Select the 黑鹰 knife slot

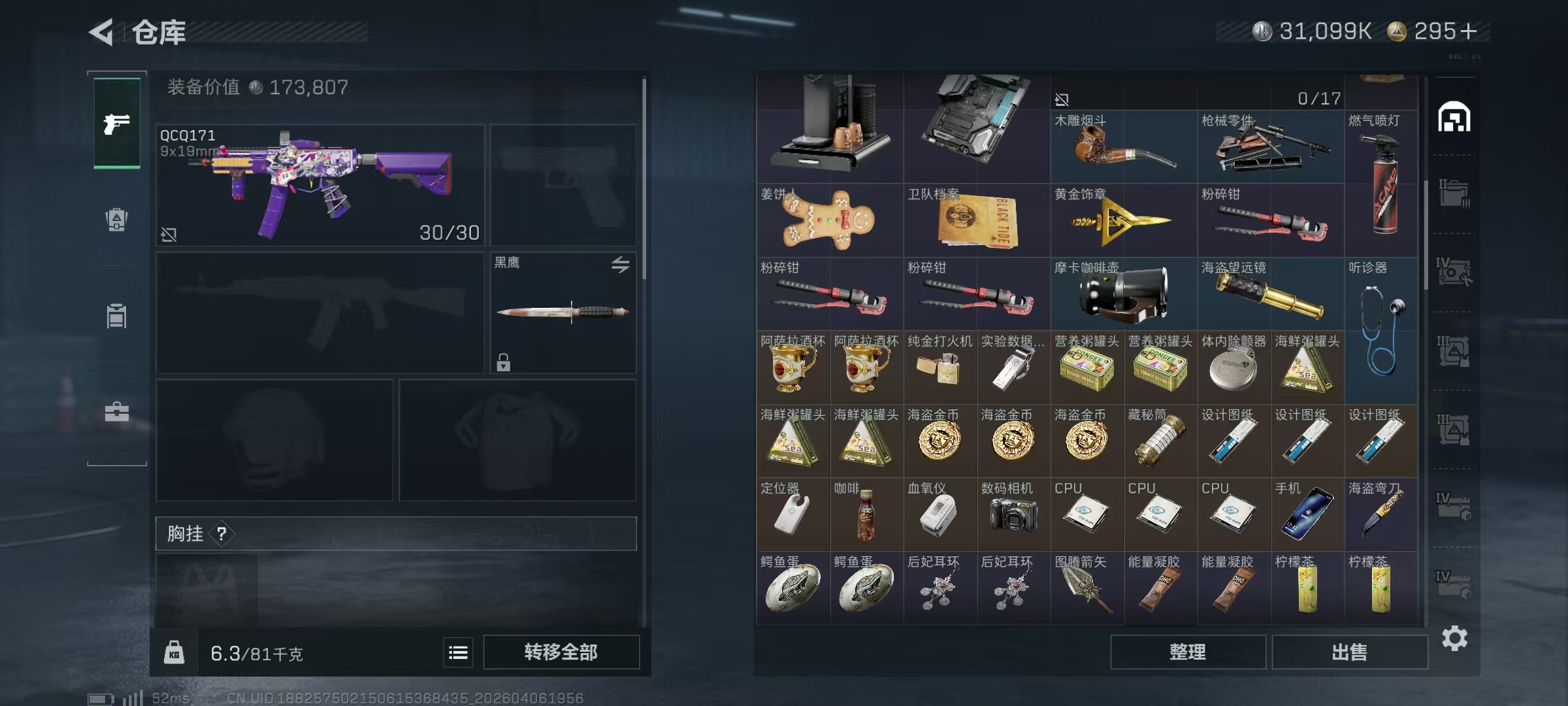click(x=563, y=312)
